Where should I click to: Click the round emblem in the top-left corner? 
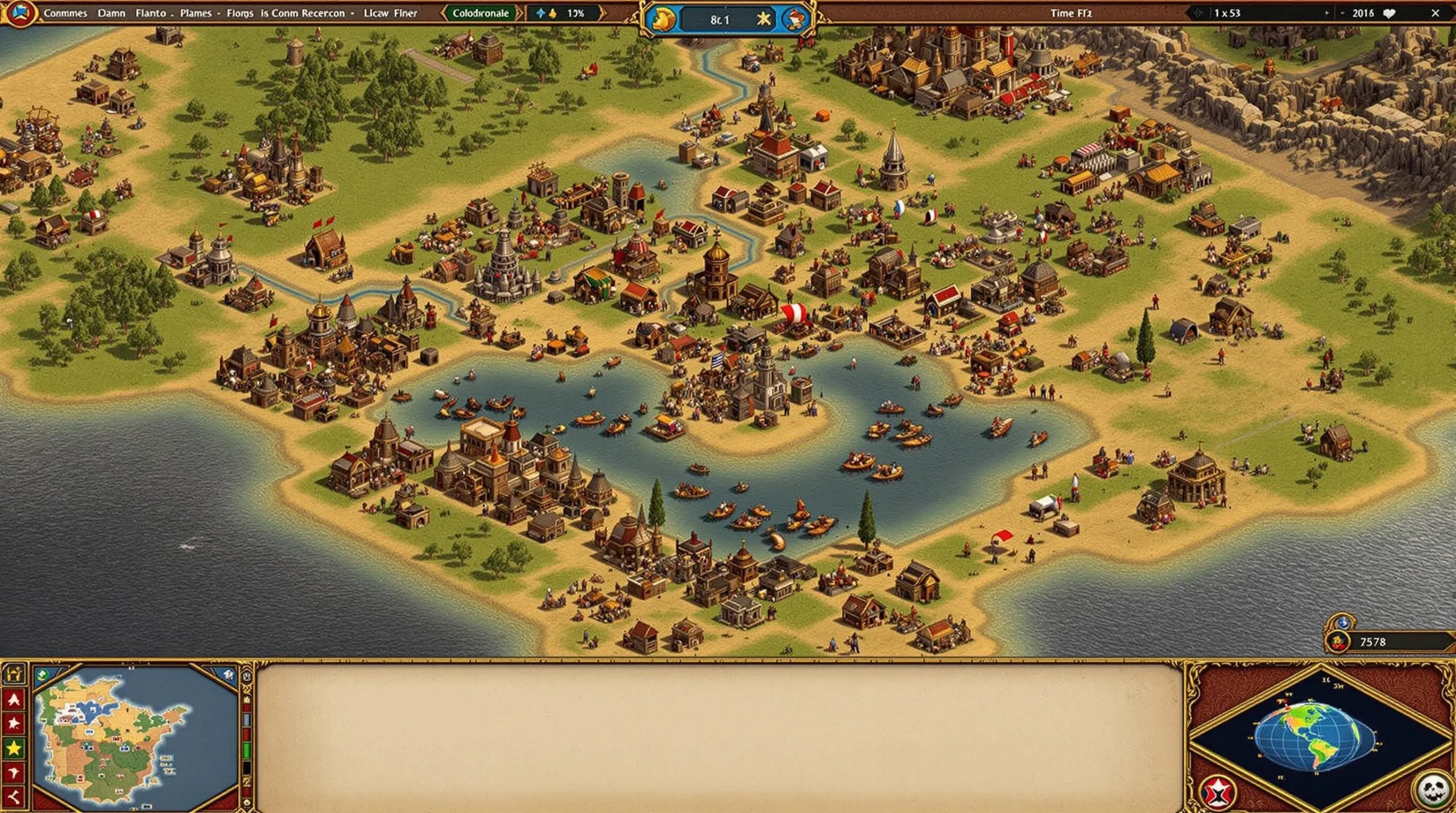[20, 13]
